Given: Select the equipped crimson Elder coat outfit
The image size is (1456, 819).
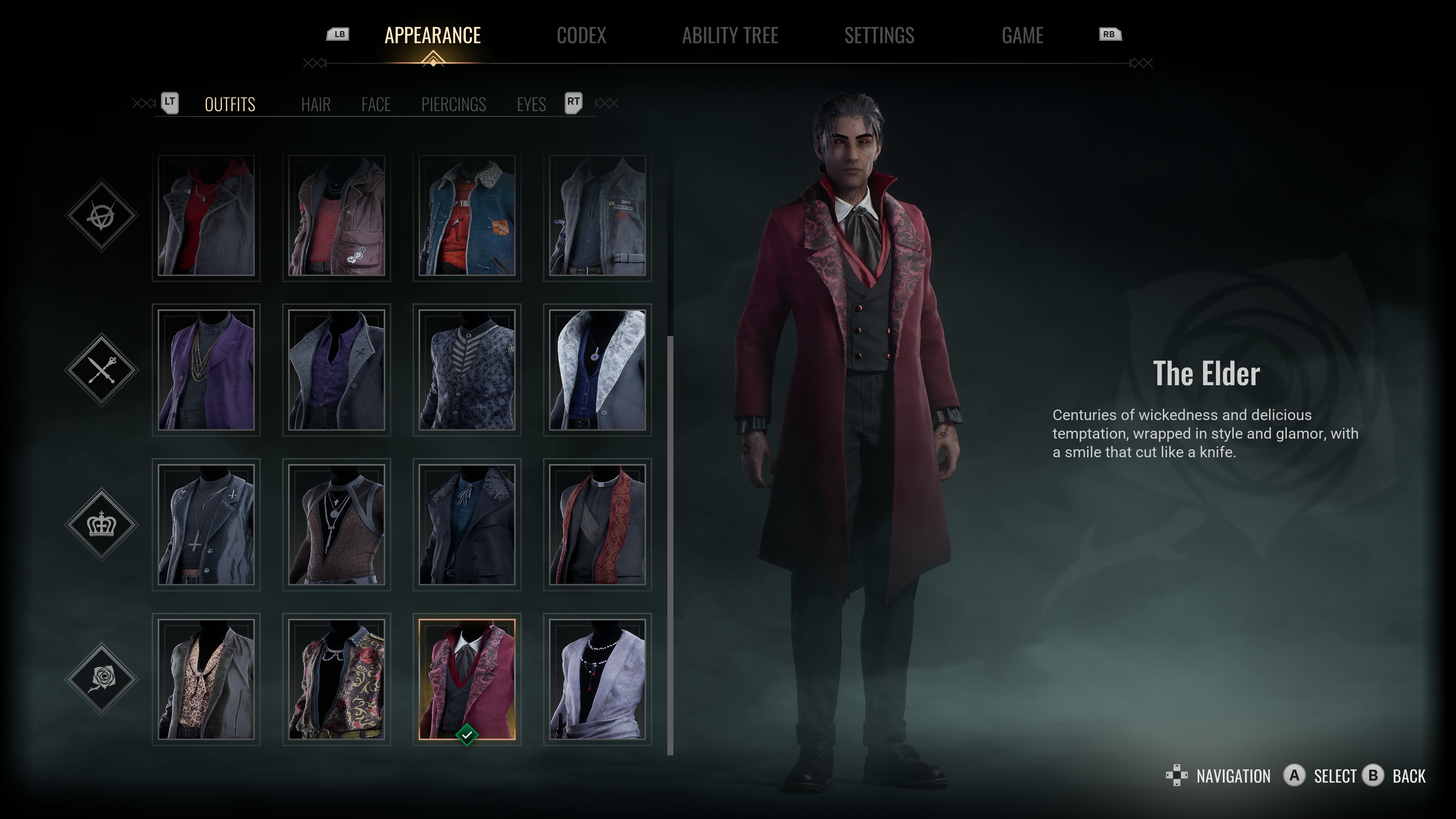Looking at the screenshot, I should pyautogui.click(x=467, y=679).
